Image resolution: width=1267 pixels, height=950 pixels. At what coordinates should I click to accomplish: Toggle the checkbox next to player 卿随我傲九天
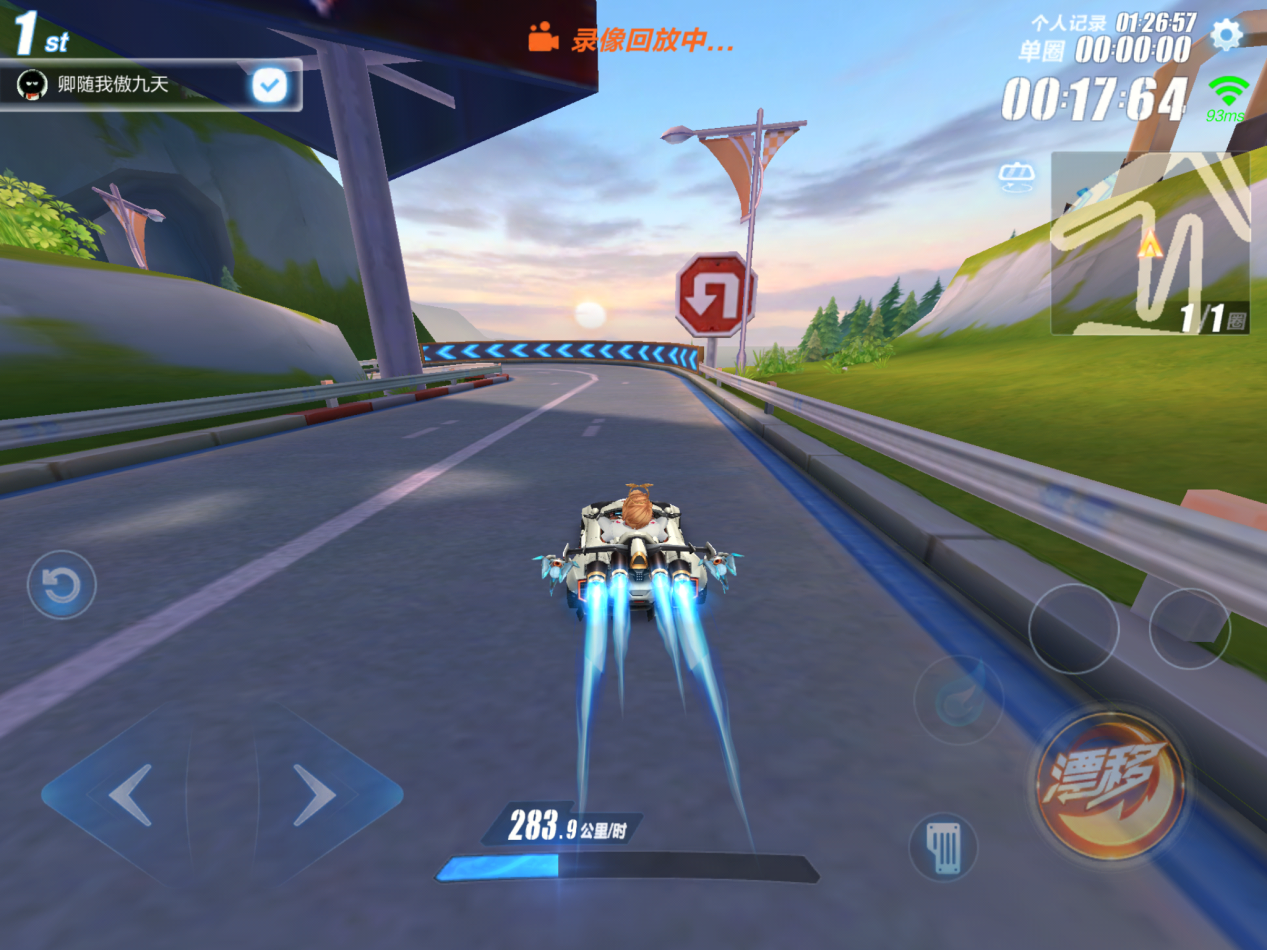click(x=269, y=85)
